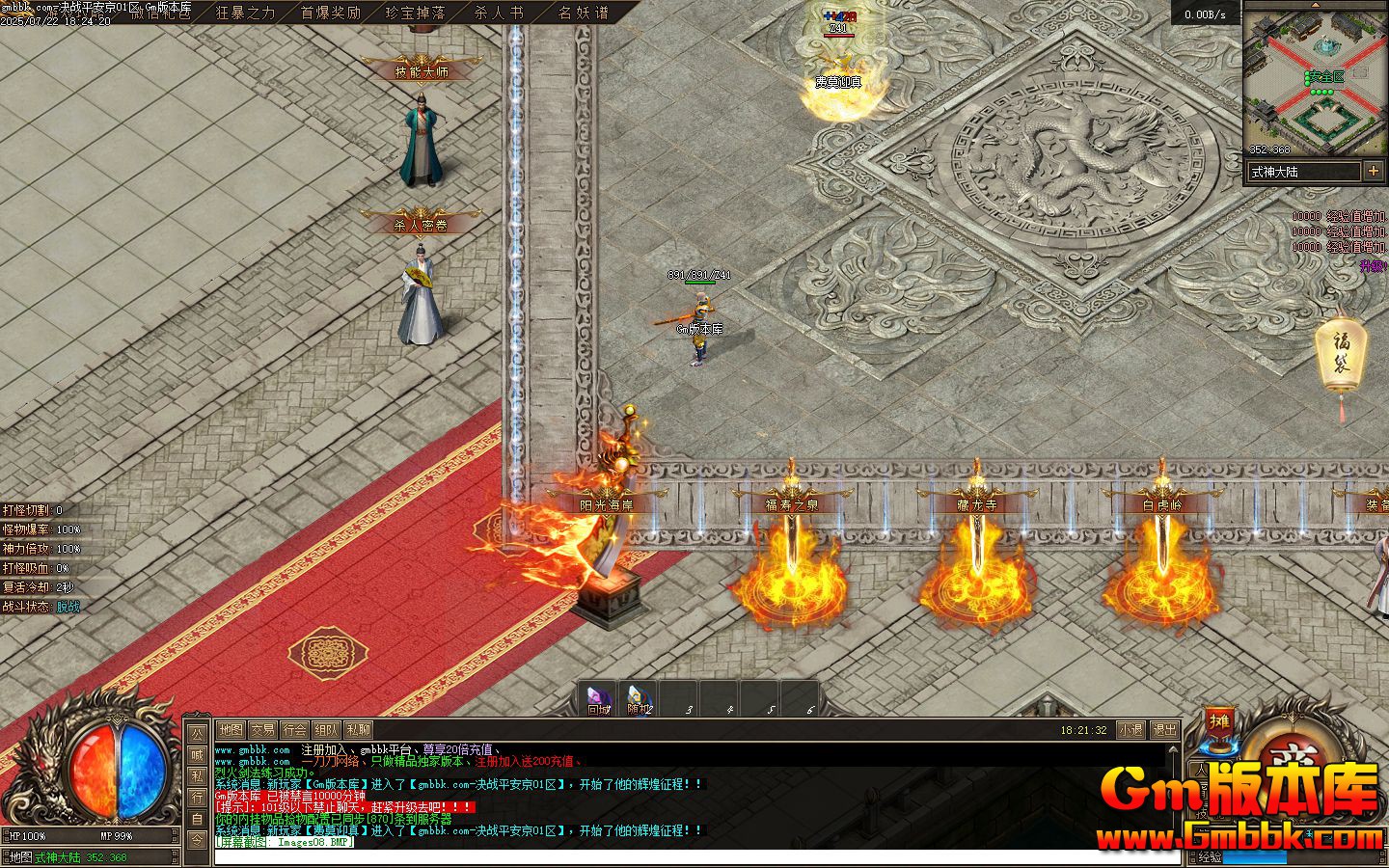
Task: Switch to 私聊 private chat
Action: click(x=359, y=730)
